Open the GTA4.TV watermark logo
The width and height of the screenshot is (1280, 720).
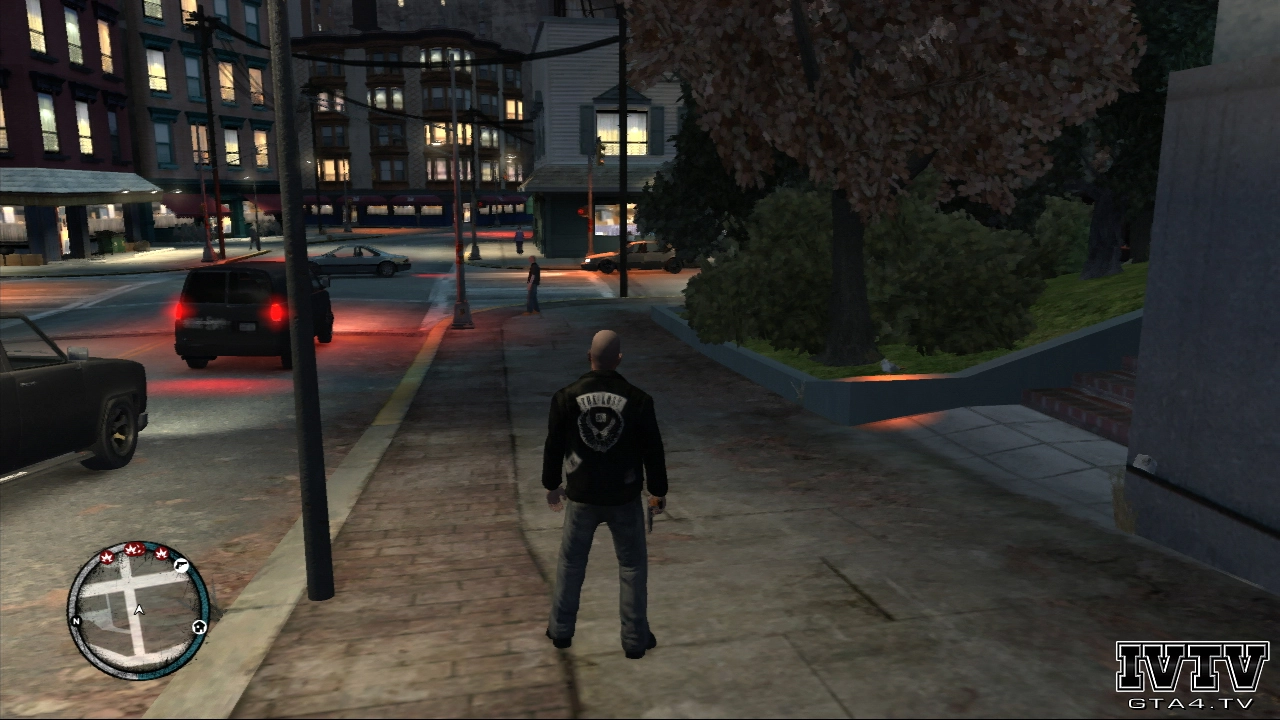click(1191, 675)
